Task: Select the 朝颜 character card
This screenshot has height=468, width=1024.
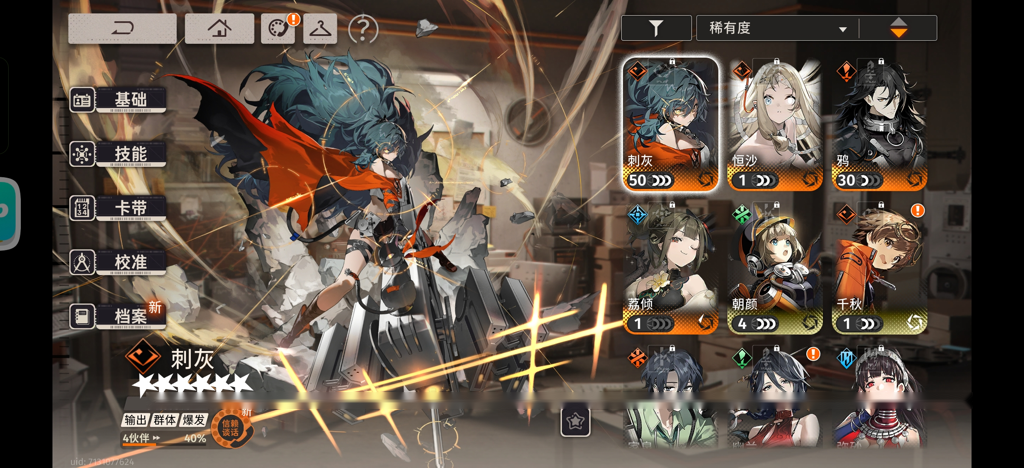Action: (x=775, y=268)
